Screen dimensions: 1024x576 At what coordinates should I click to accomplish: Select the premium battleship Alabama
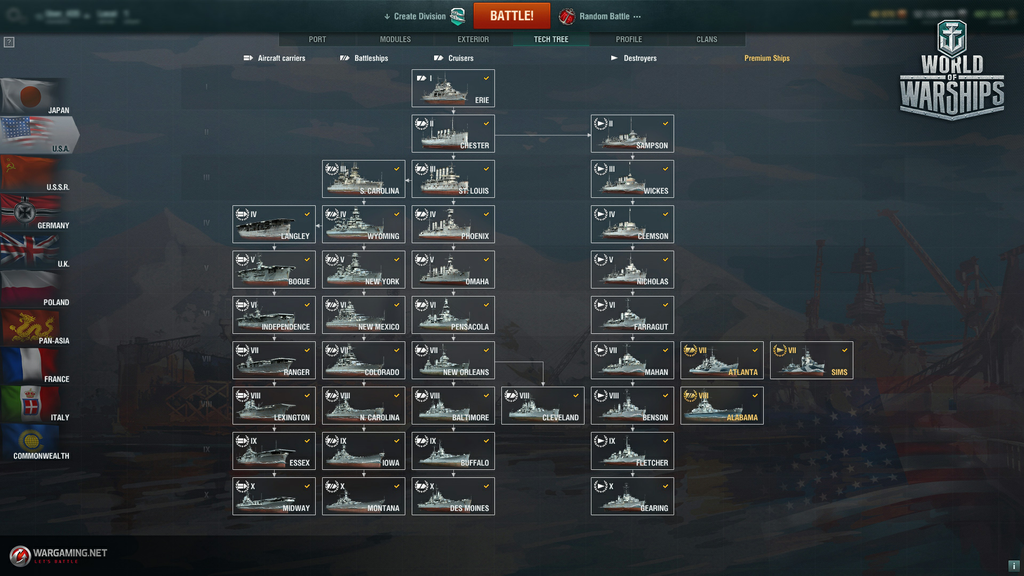point(722,406)
